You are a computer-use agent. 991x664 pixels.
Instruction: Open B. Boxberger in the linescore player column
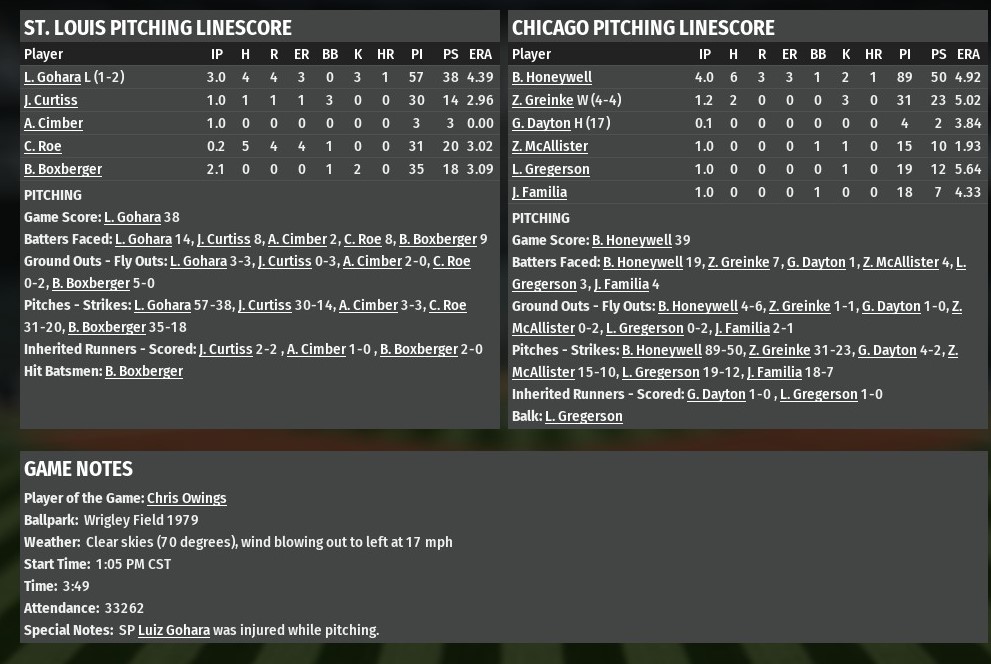coord(62,169)
